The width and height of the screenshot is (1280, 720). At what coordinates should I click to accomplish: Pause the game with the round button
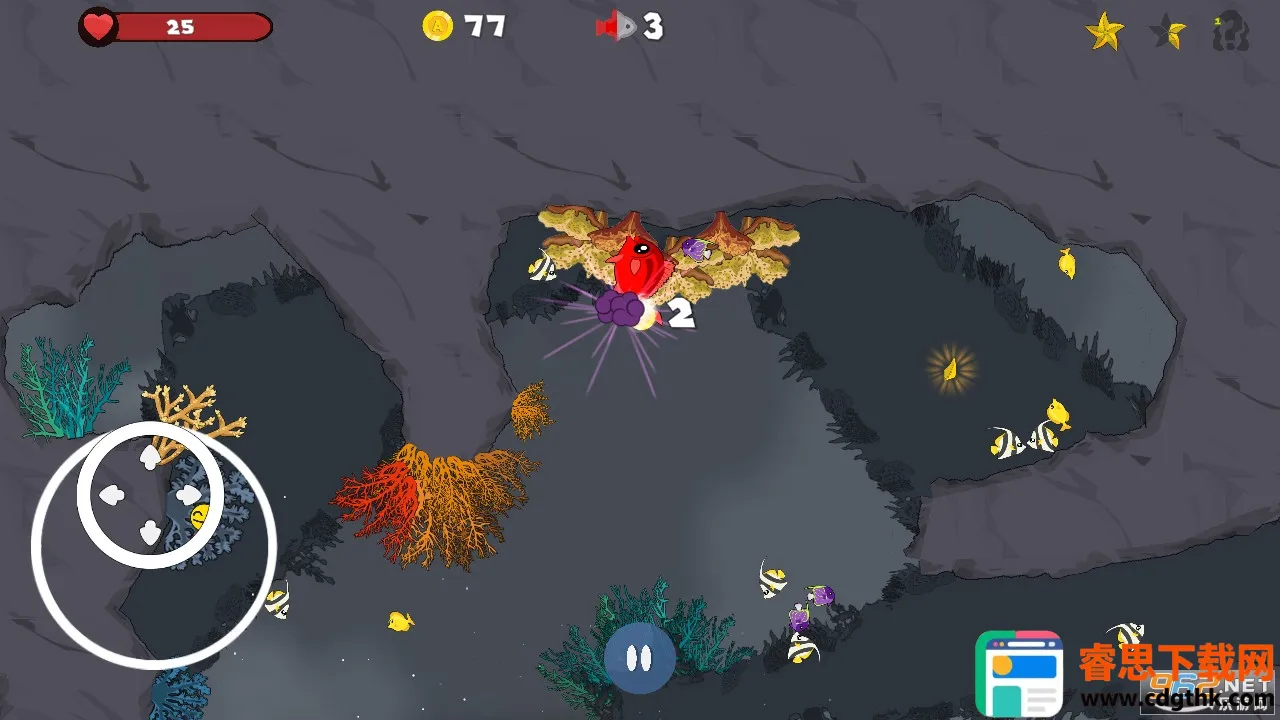tap(639, 657)
